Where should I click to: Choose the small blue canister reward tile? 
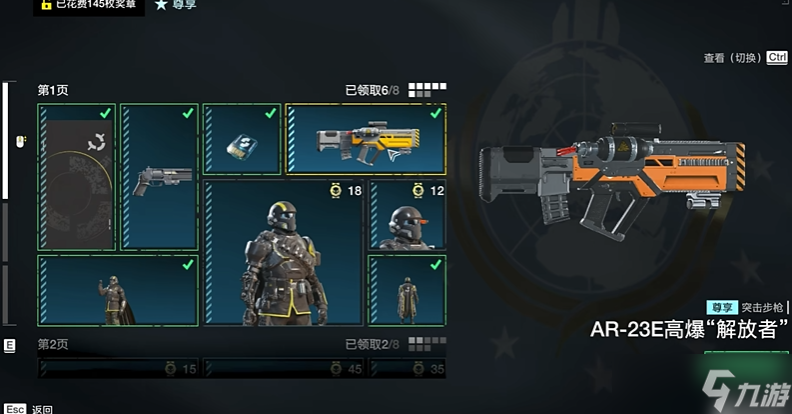[x=241, y=139]
